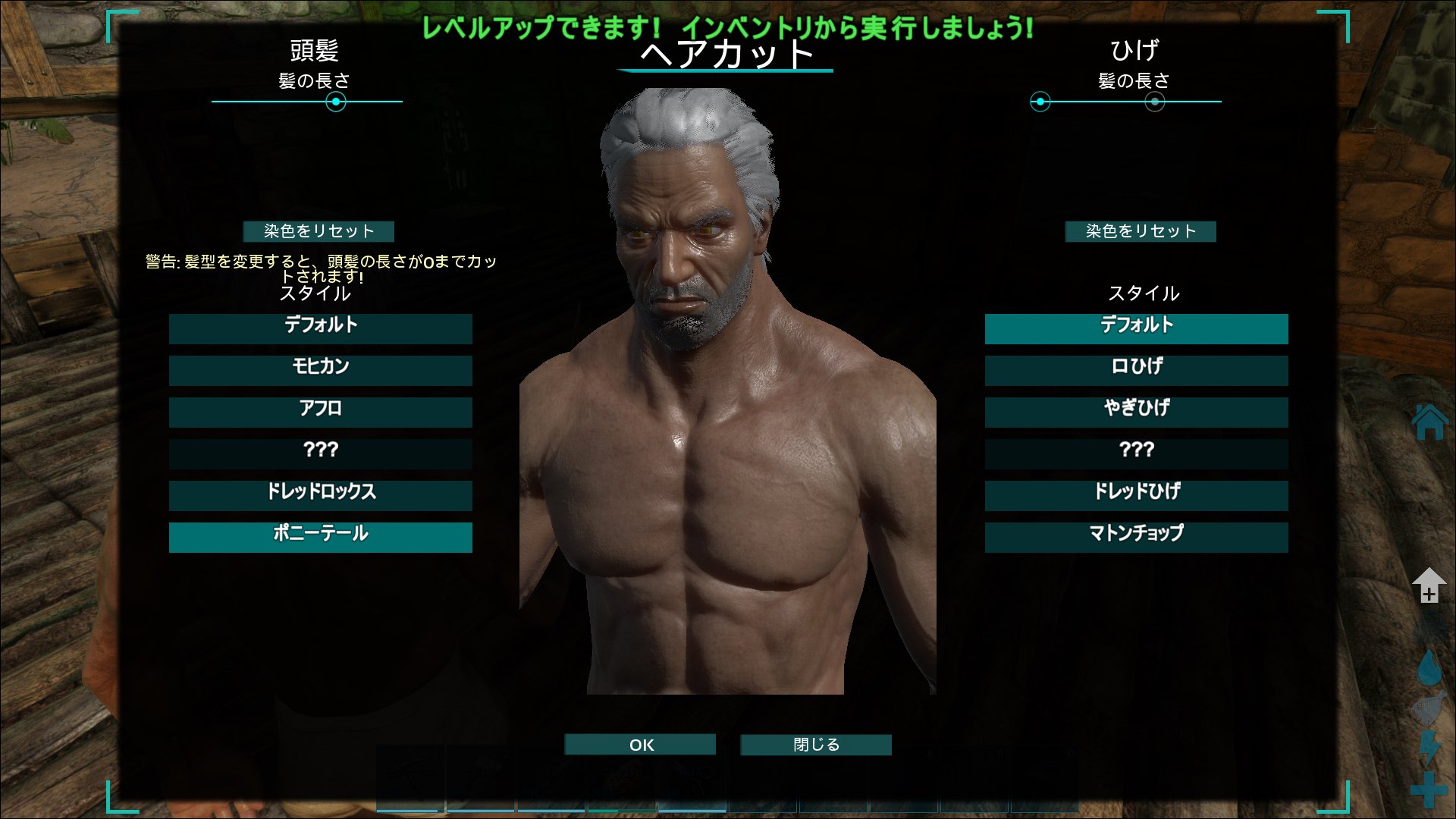Click the hair length slider handle

[x=336, y=103]
